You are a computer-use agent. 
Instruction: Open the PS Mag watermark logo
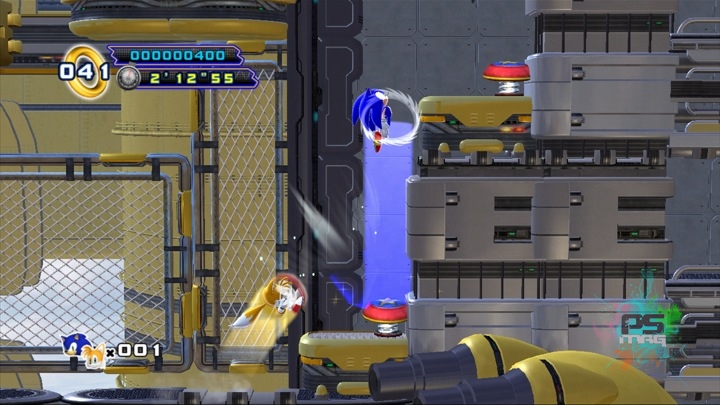(647, 327)
